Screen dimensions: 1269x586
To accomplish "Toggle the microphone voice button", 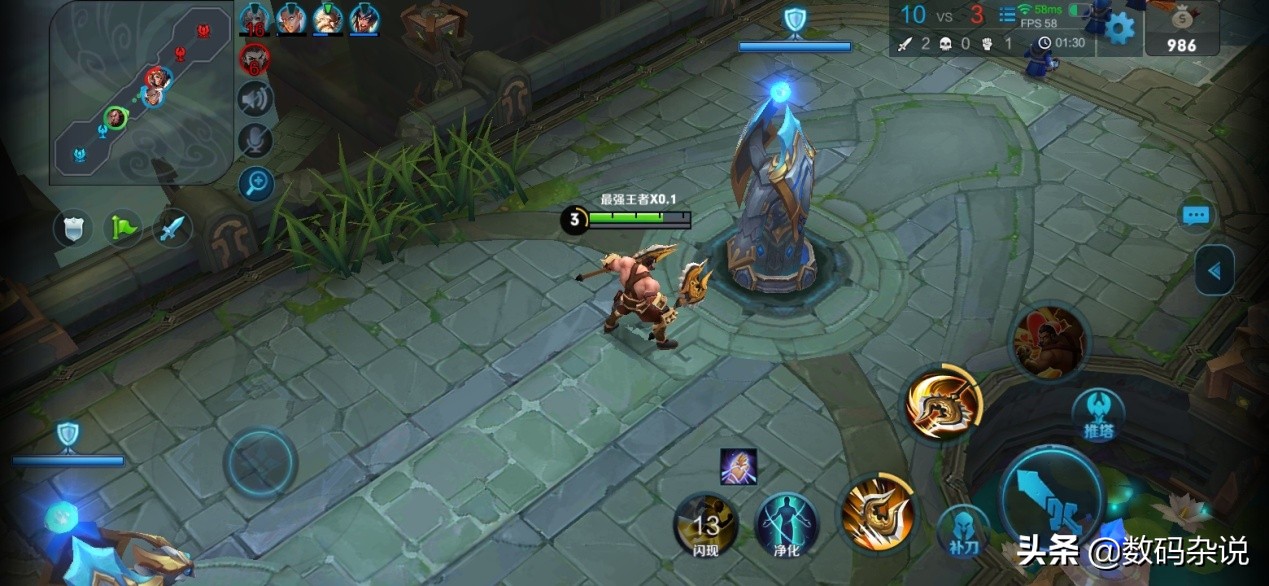I will tap(256, 141).
